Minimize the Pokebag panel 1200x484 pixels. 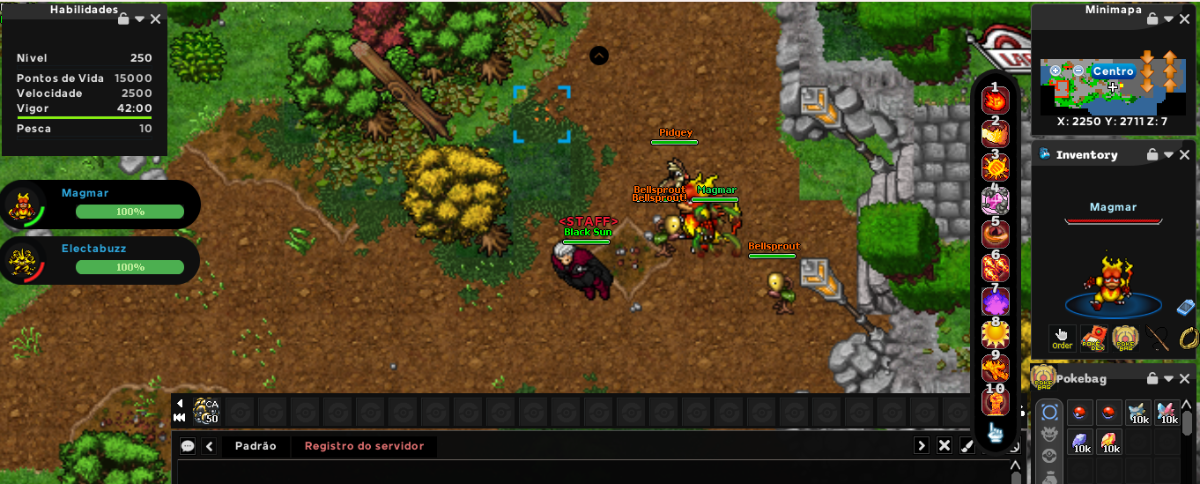tap(1169, 379)
